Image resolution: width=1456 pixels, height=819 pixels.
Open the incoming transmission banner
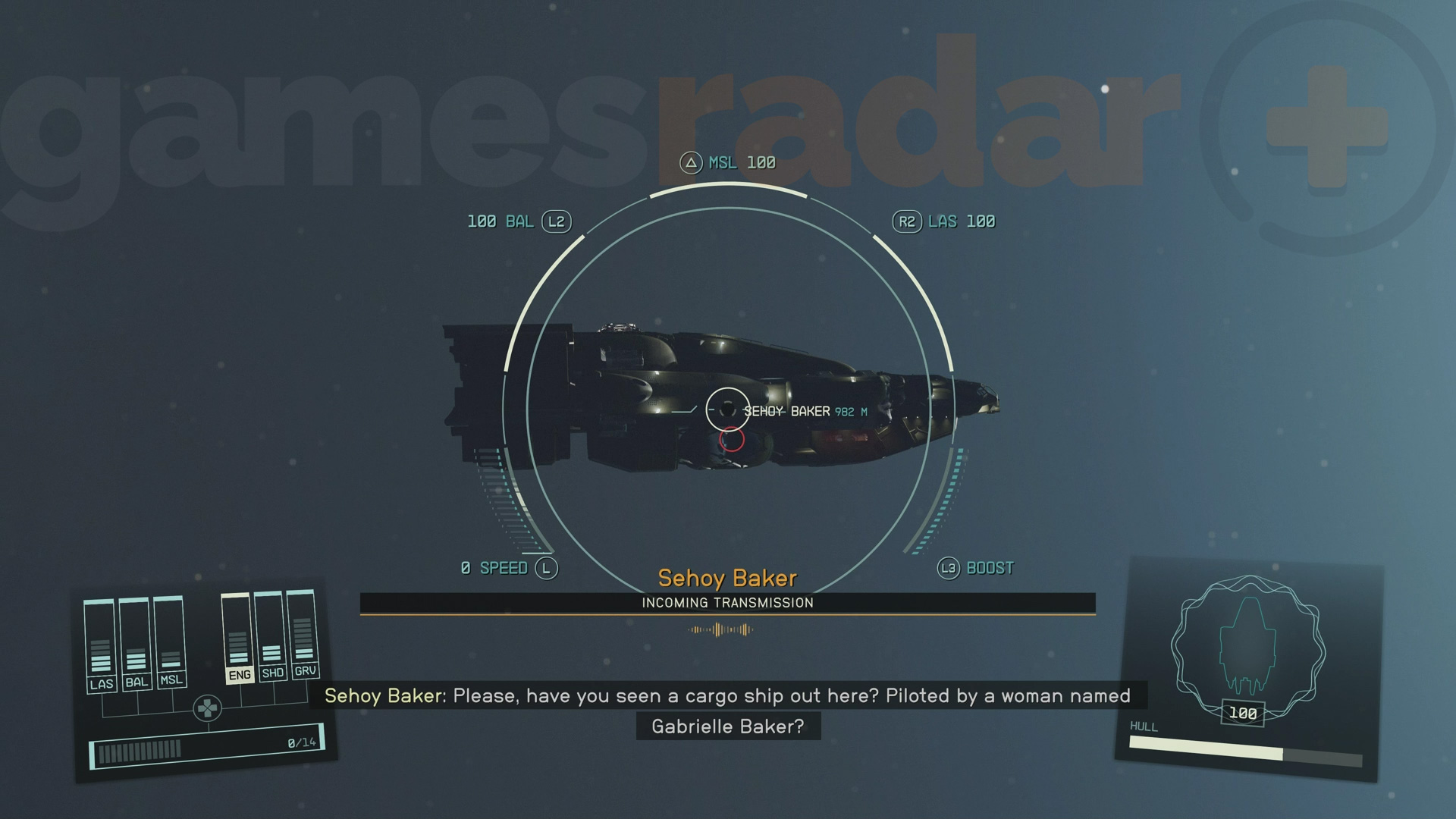point(727,603)
